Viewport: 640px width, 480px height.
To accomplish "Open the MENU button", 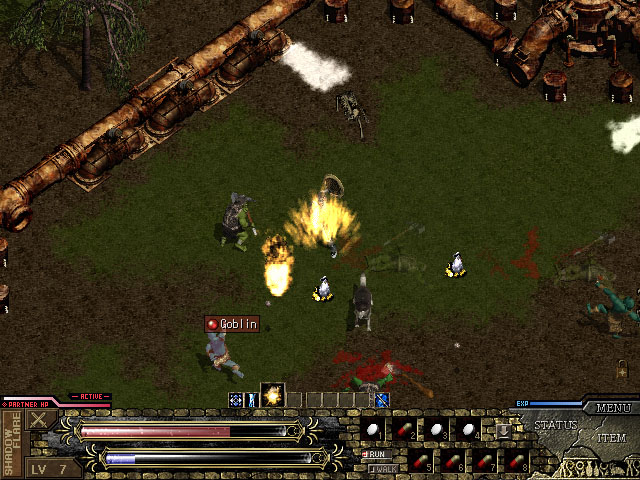I will pos(613,408).
